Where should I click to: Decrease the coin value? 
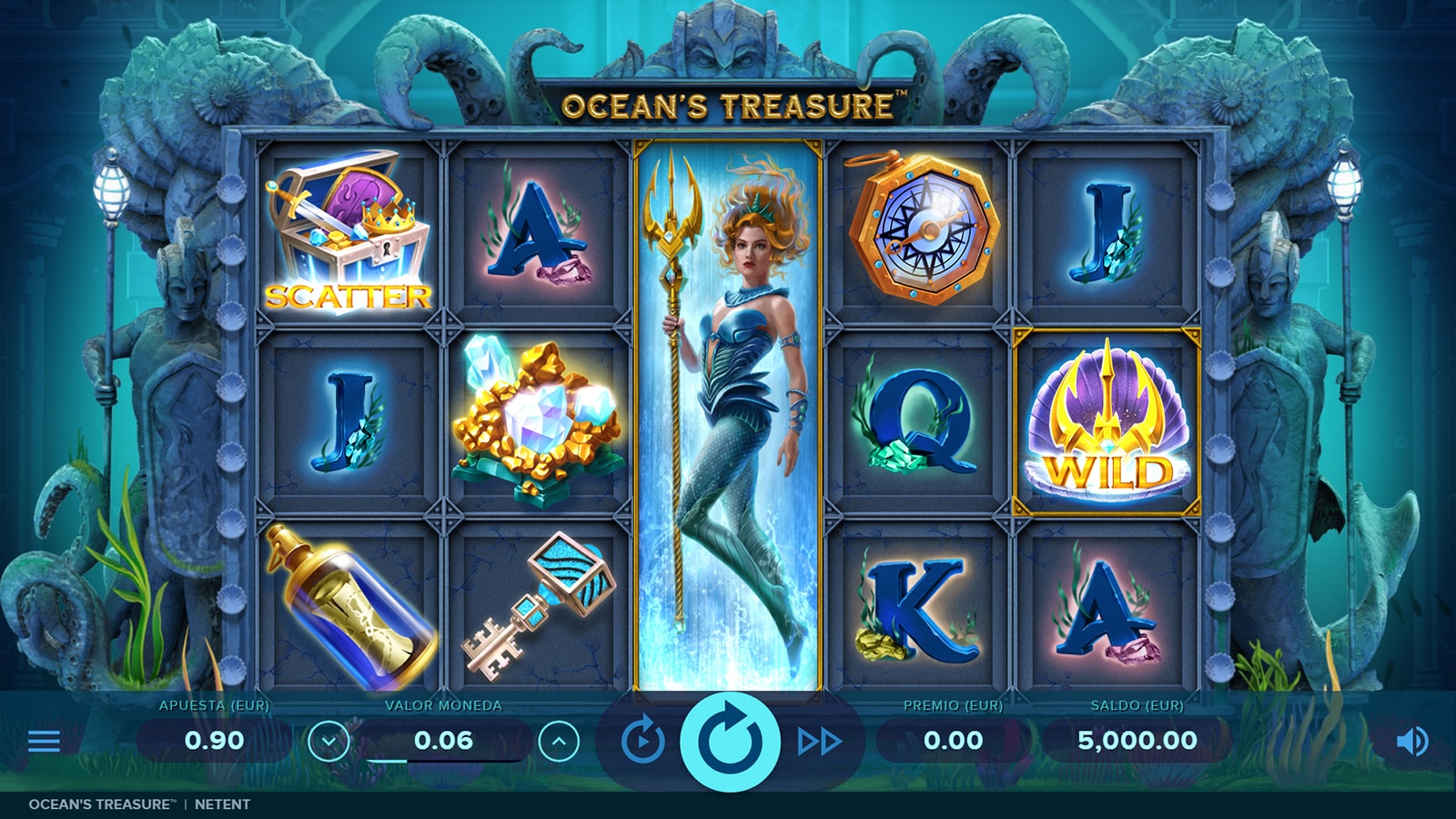coord(329,742)
